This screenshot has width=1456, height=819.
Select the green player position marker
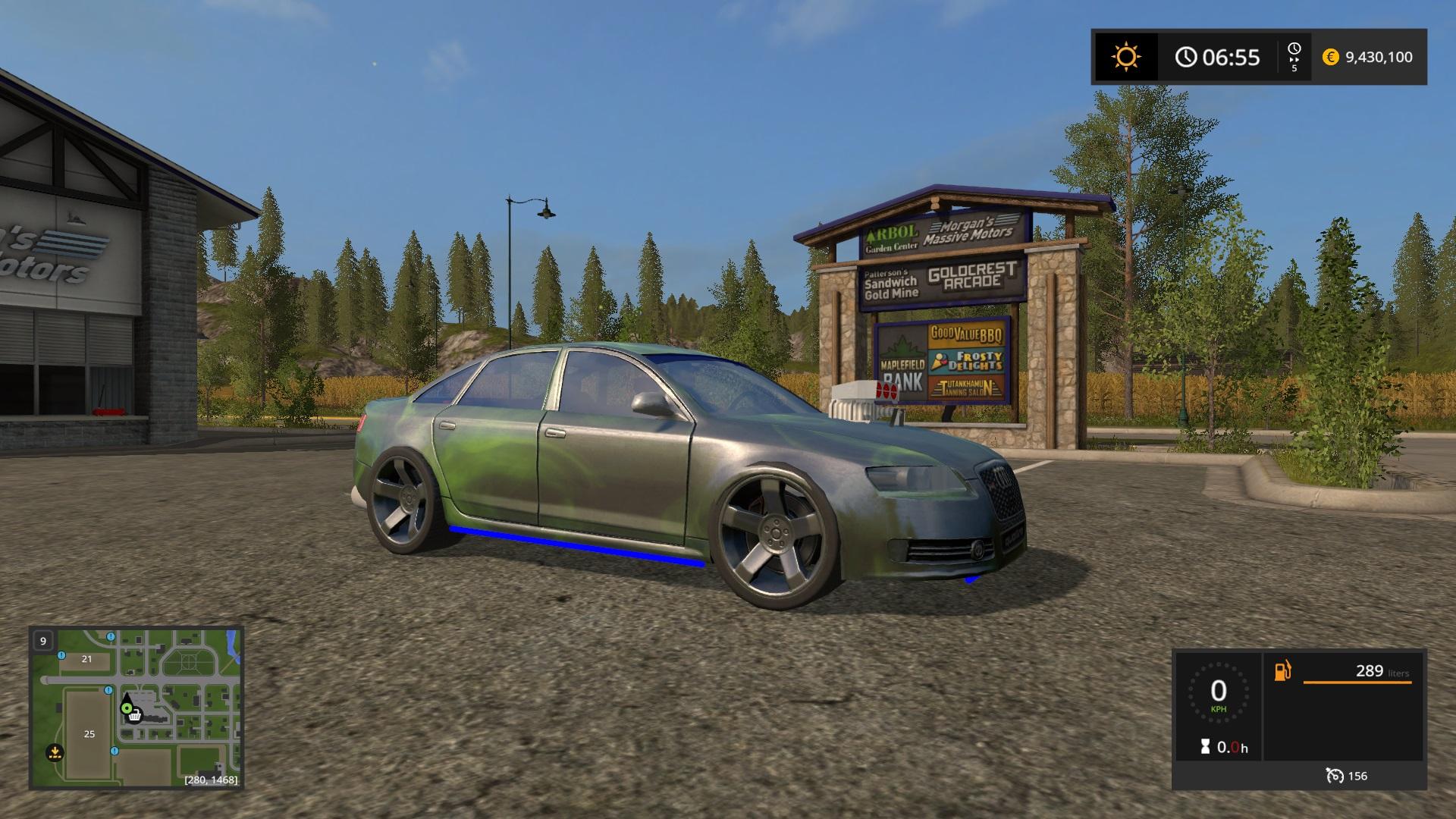126,708
